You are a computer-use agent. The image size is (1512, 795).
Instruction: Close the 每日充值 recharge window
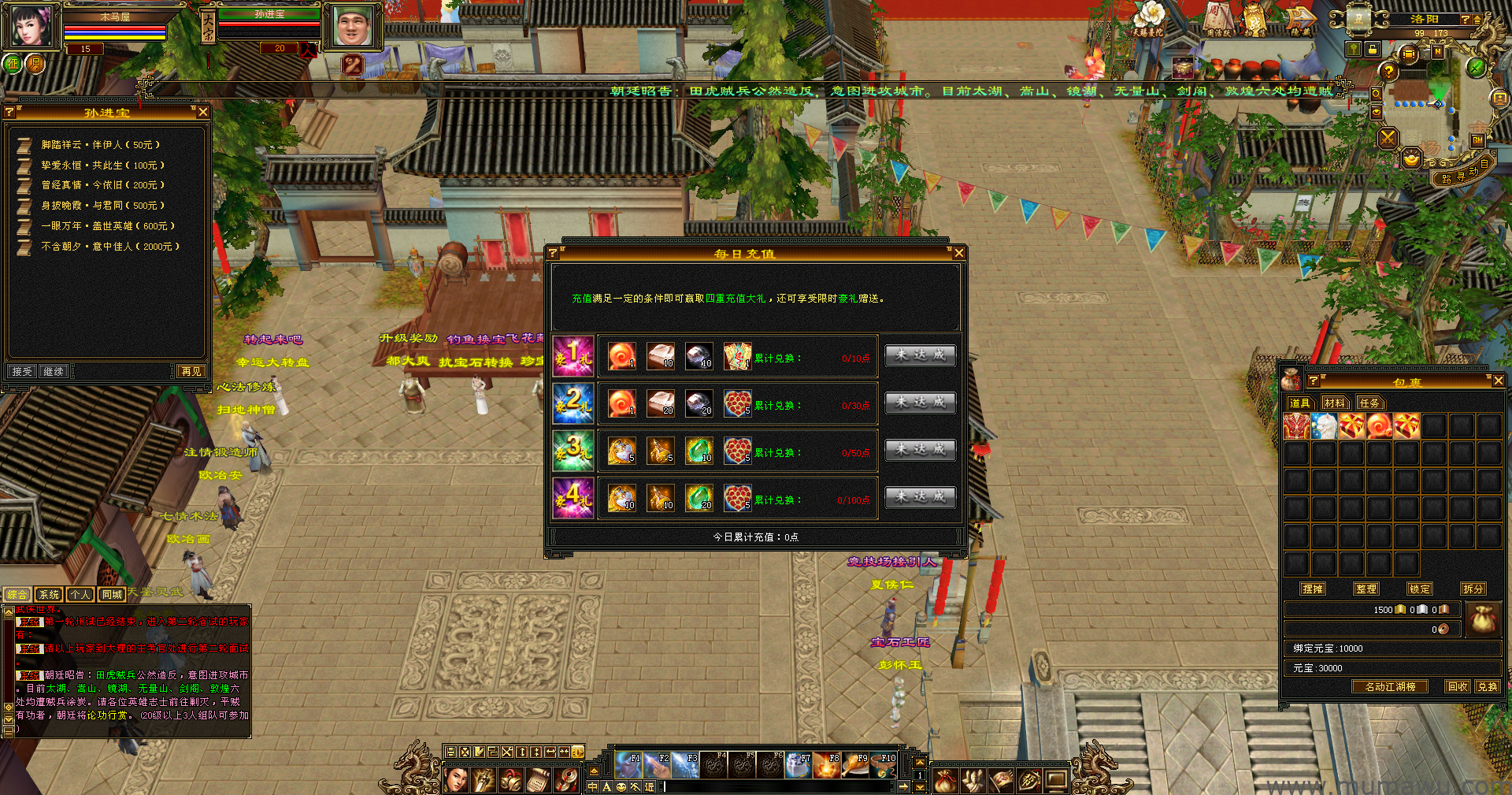(958, 253)
